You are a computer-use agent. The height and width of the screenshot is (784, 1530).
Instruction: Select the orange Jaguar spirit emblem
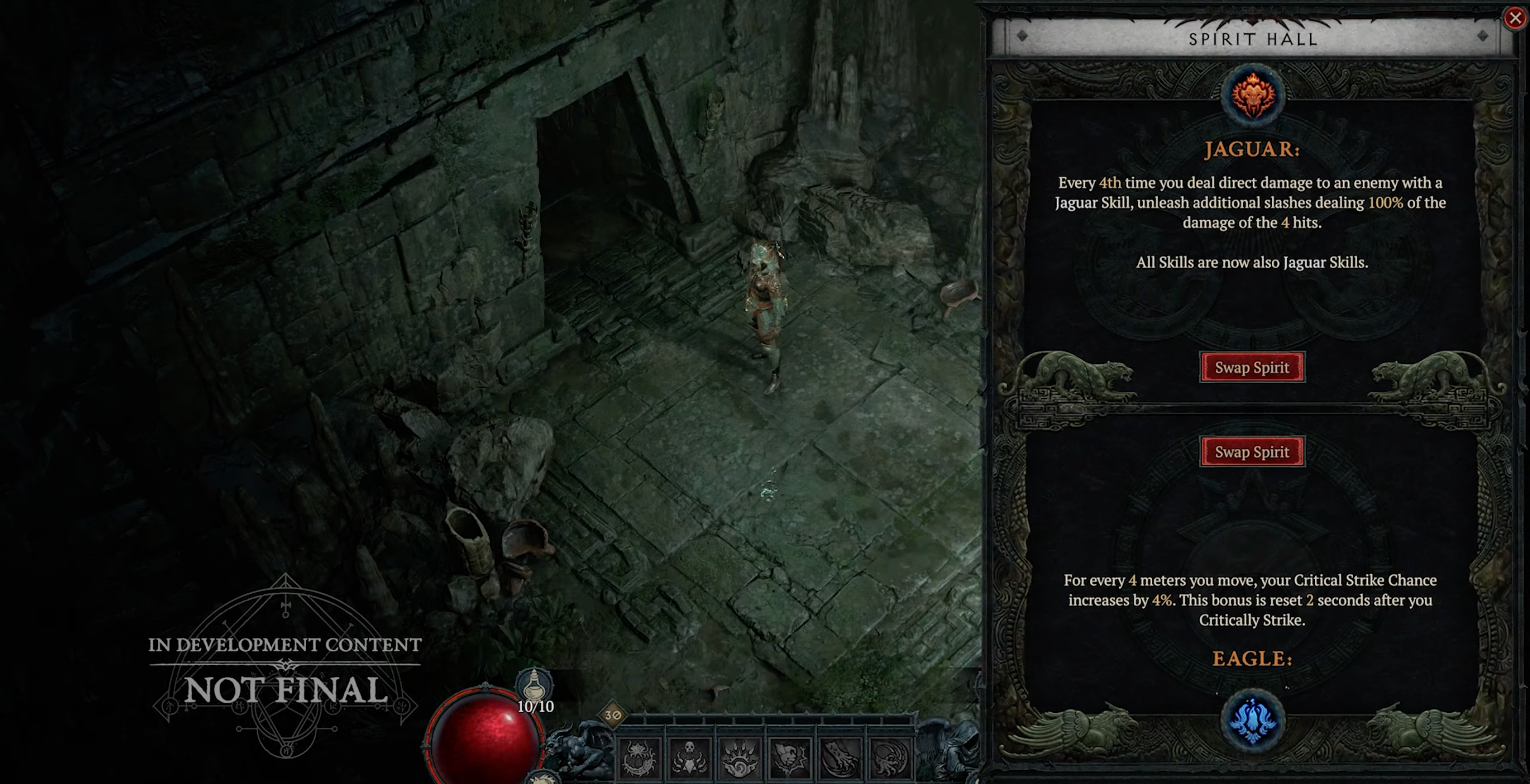[x=1253, y=96]
